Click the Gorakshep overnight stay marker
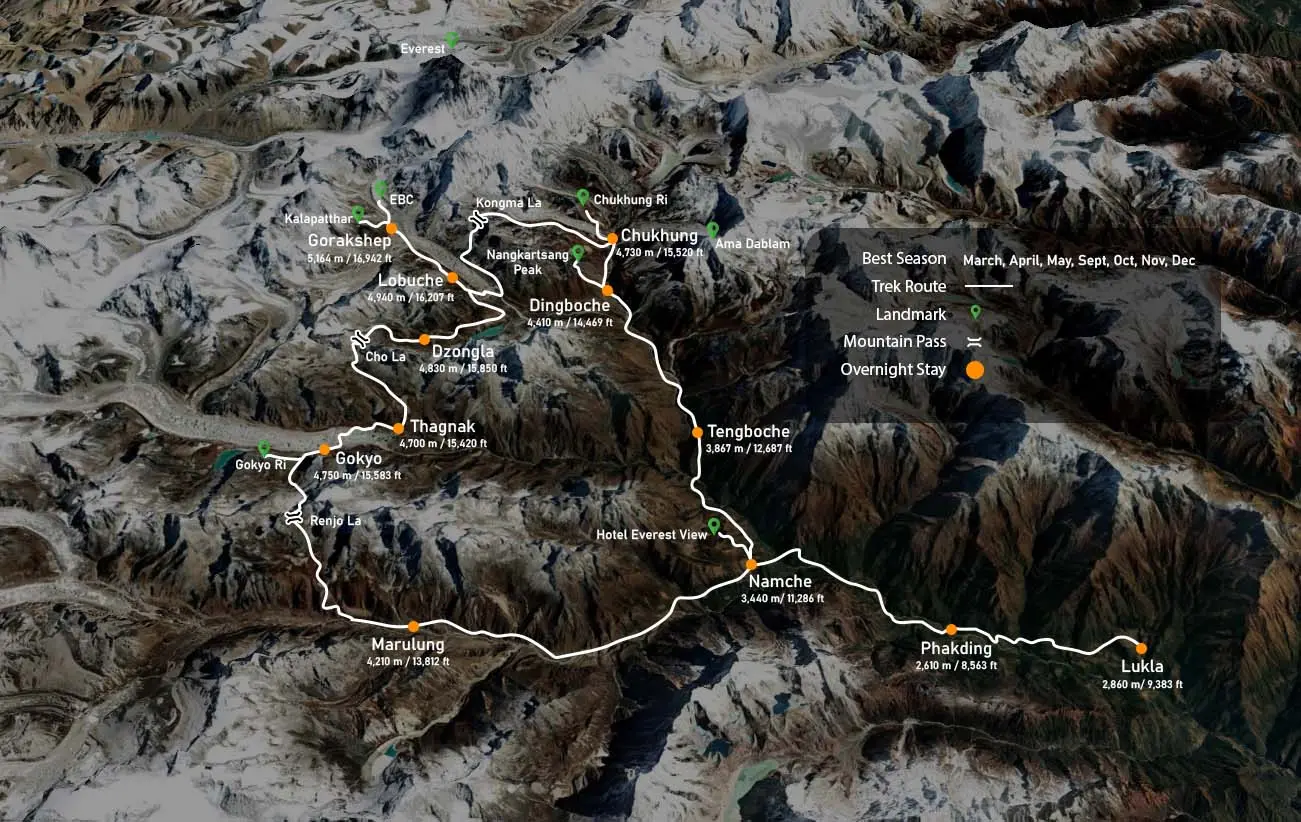1301x822 pixels. click(x=392, y=229)
